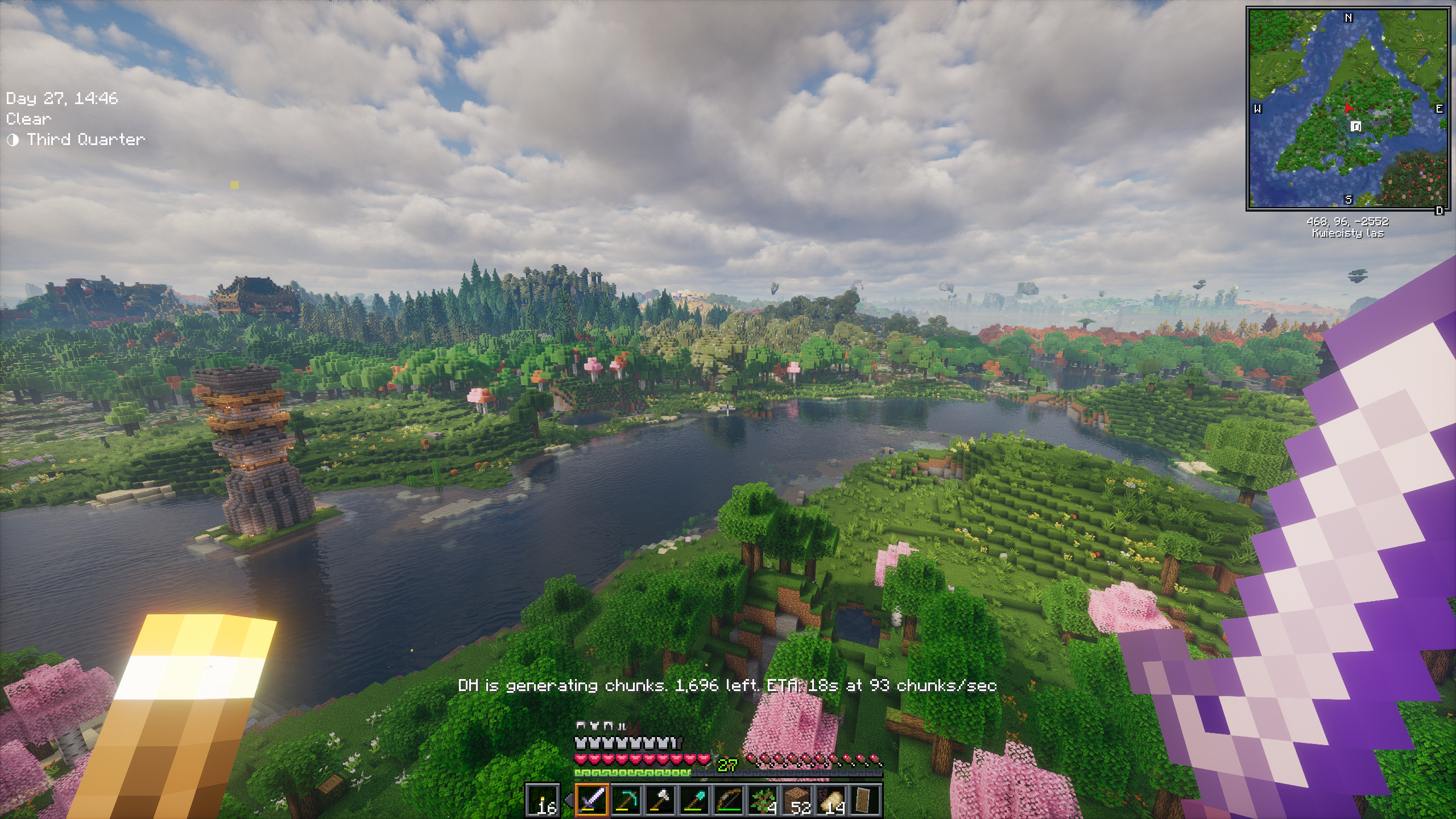Pick the sapling stack slot
The height and width of the screenshot is (819, 1456).
763,800
